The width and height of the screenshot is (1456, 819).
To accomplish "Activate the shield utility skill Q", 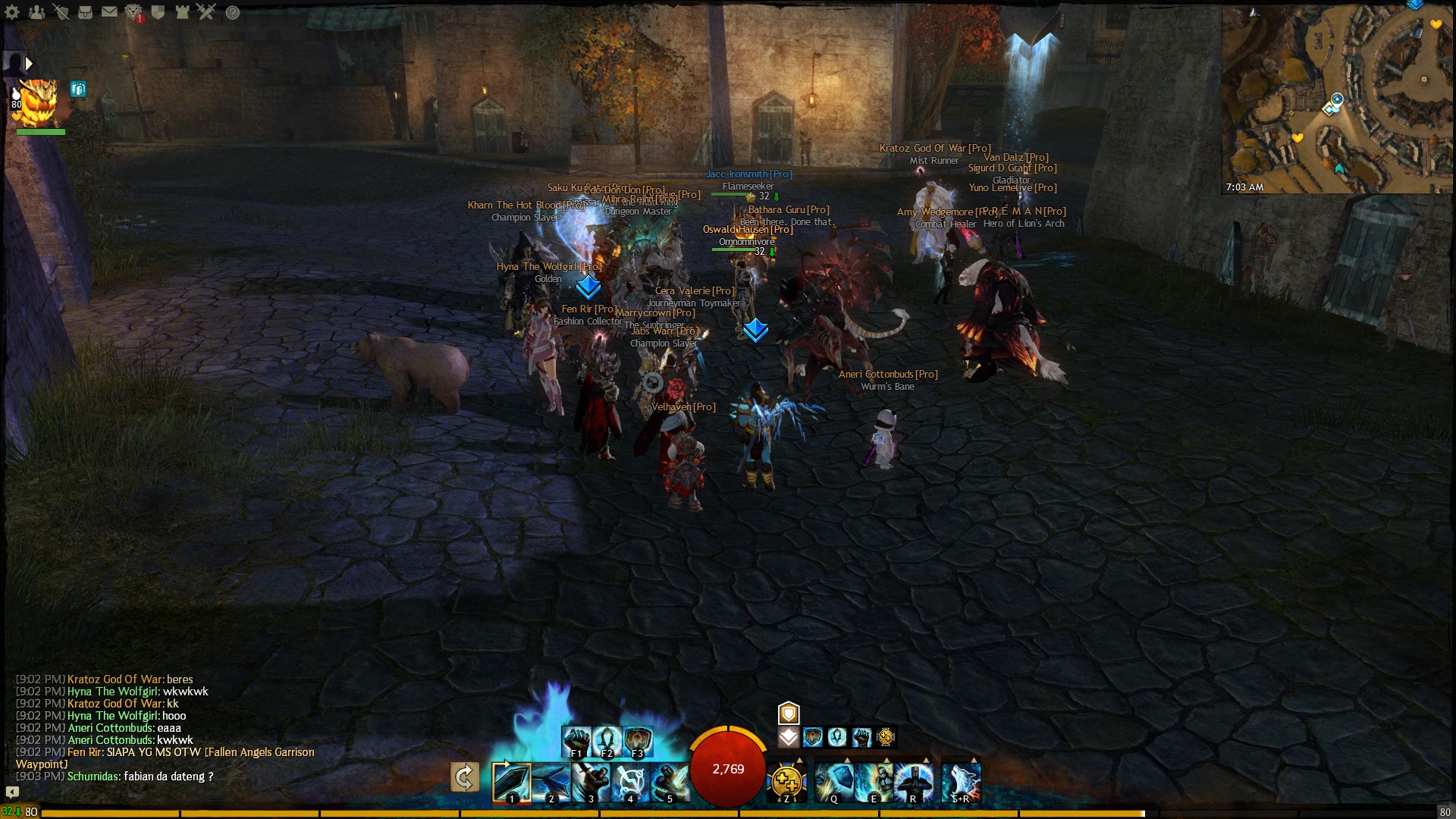I will point(833,782).
